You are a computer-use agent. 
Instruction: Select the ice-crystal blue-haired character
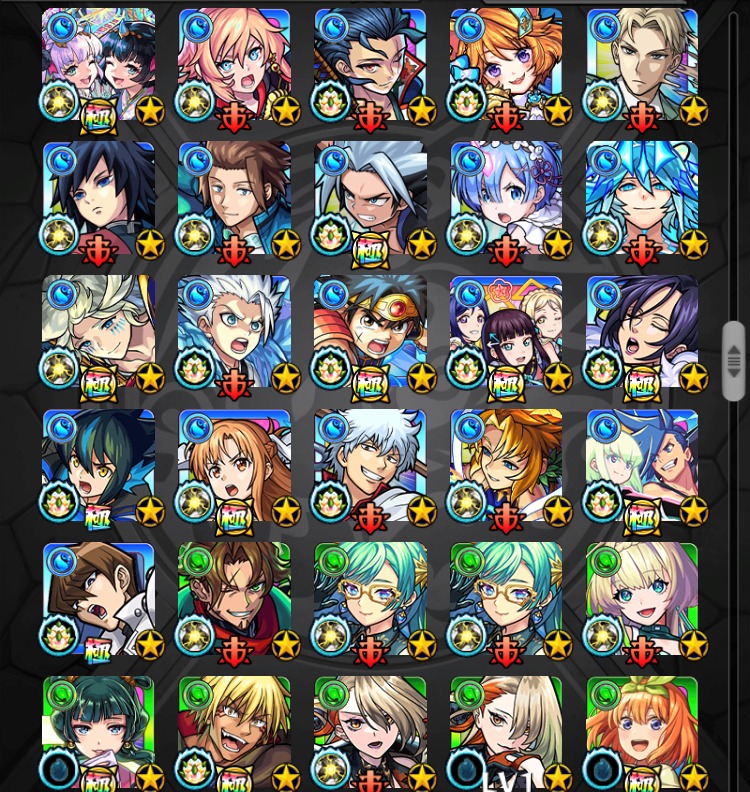click(642, 198)
